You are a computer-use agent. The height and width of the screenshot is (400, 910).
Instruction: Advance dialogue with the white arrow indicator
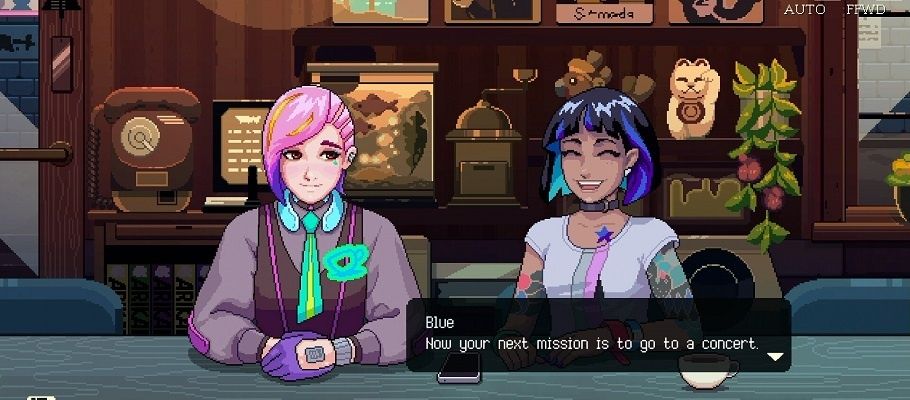click(x=774, y=354)
